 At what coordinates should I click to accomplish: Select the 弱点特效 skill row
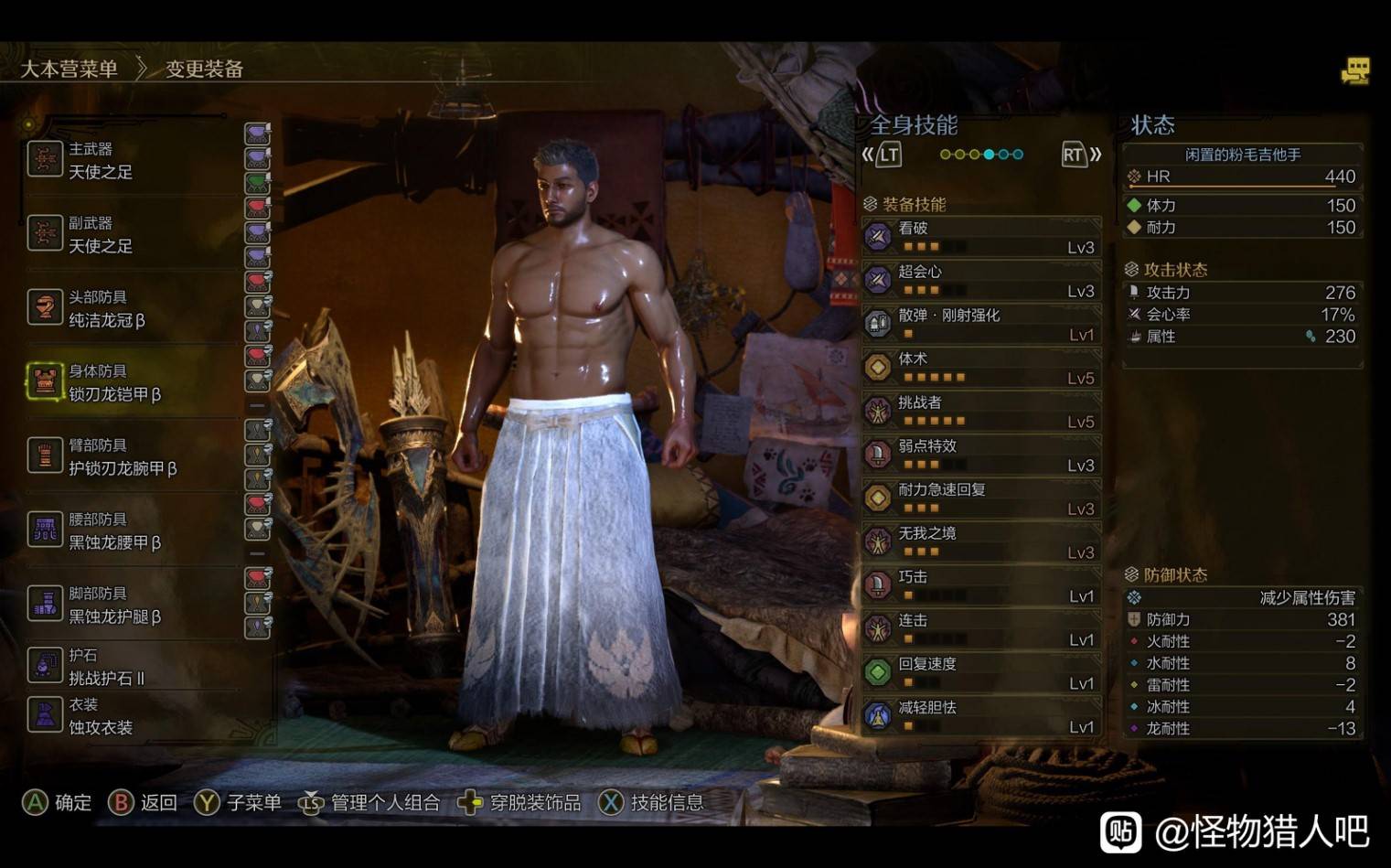click(980, 455)
